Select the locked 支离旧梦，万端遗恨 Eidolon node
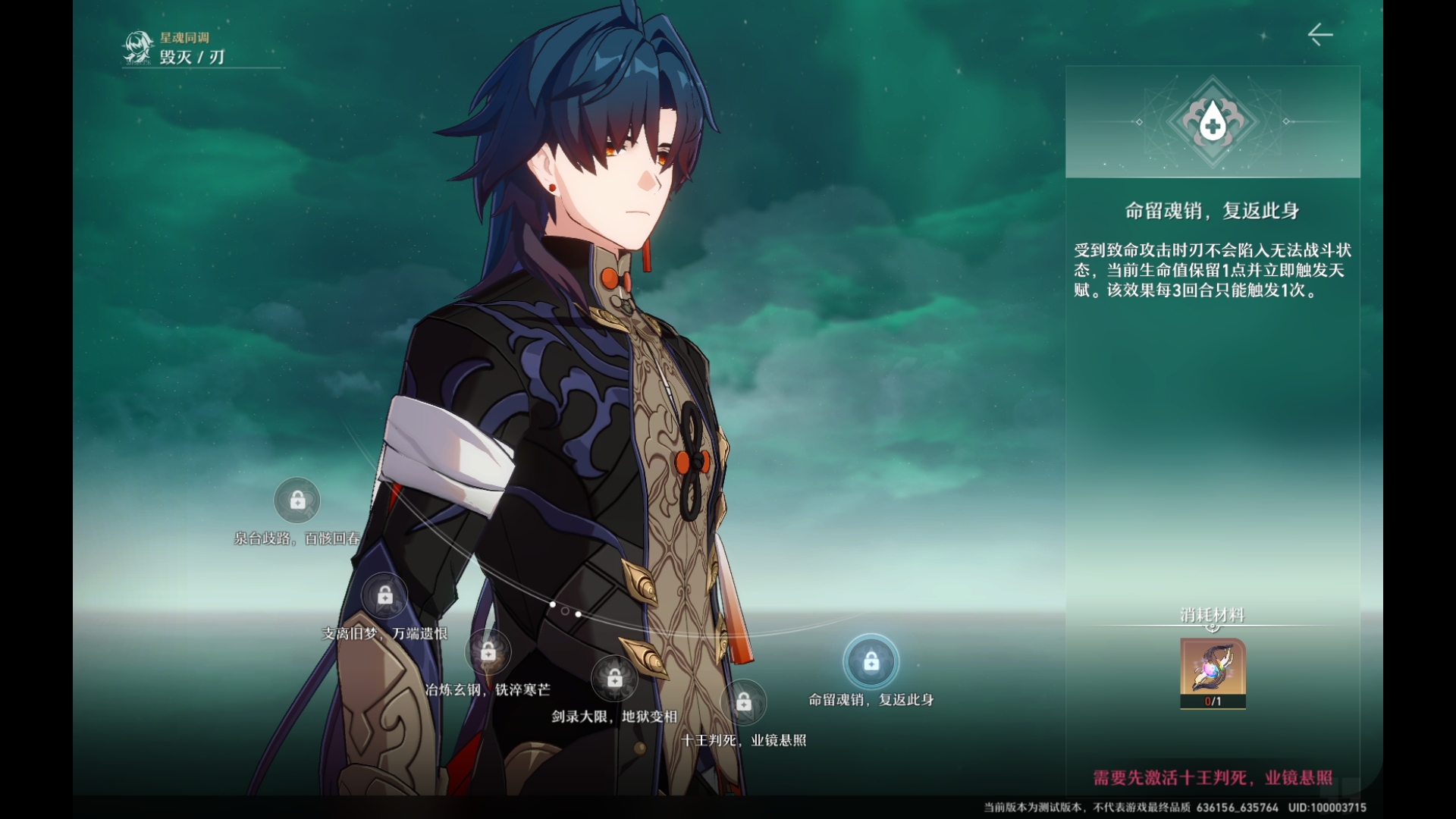1456x819 pixels. tap(385, 596)
